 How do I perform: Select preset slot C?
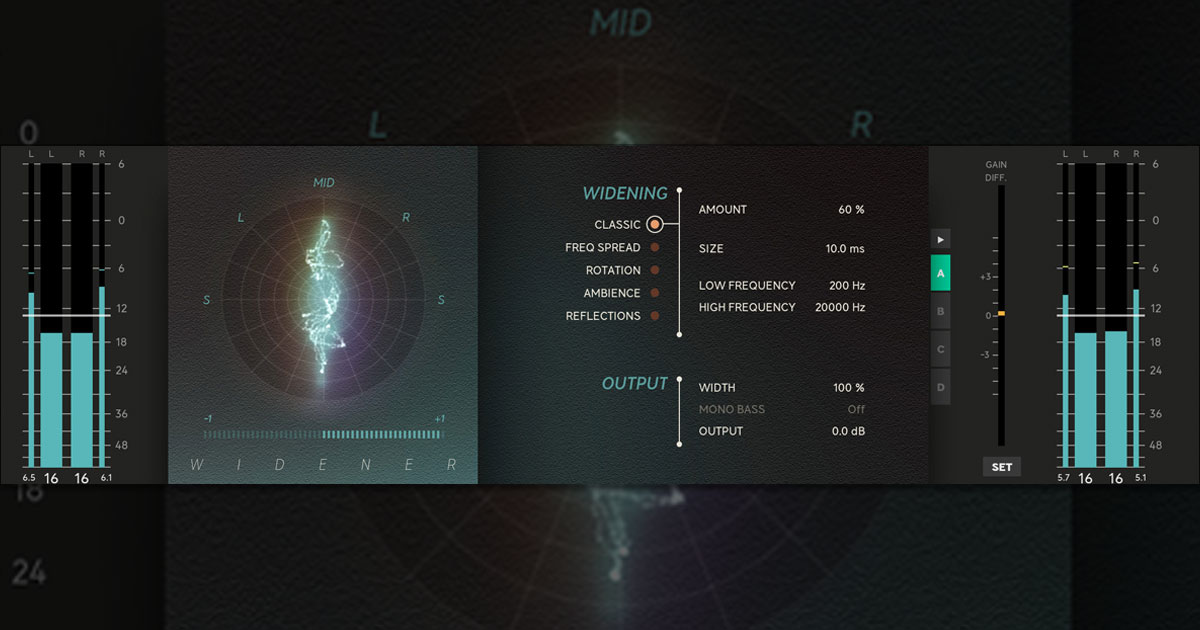pyautogui.click(x=941, y=350)
